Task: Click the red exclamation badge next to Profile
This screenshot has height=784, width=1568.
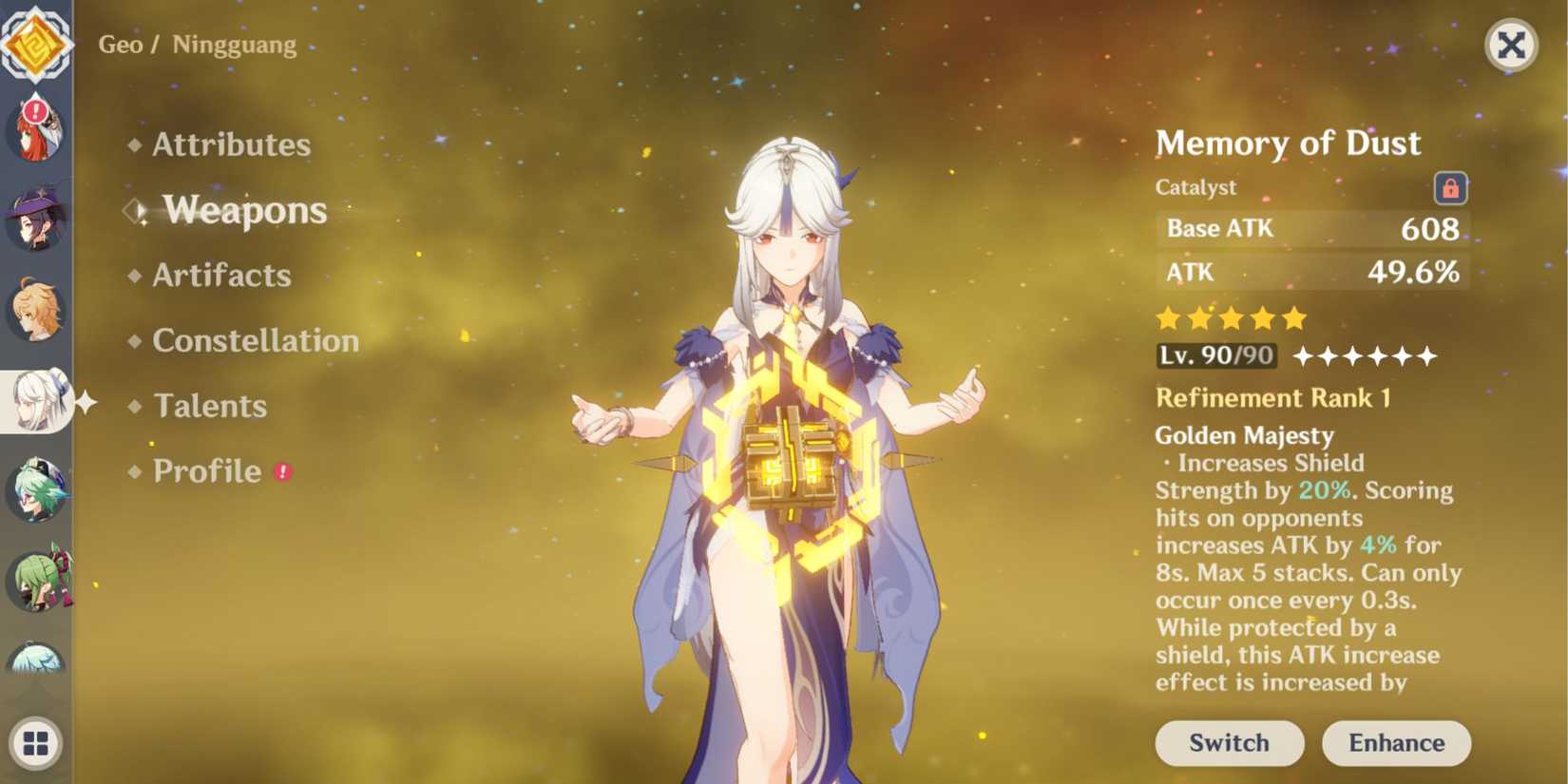Action: coord(280,473)
